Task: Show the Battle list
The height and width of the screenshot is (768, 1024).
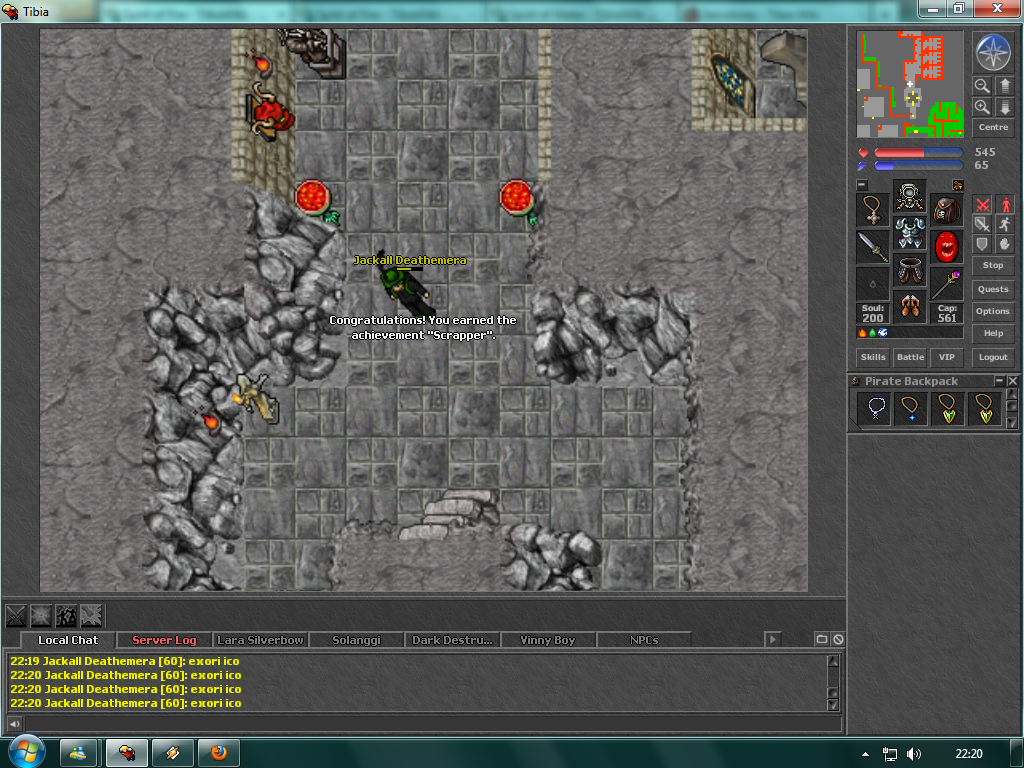Action: pyautogui.click(x=910, y=357)
